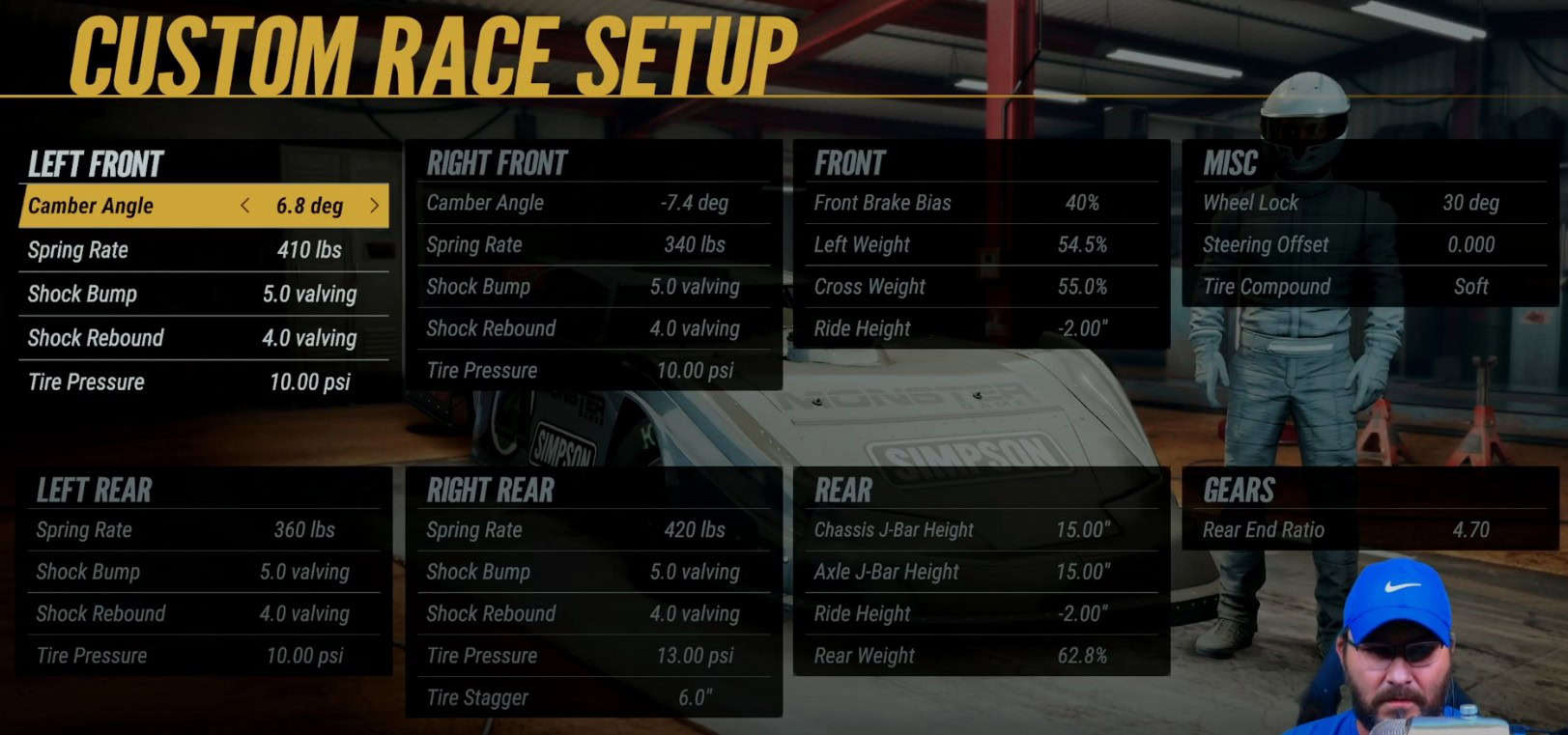The image size is (1568, 735).
Task: Select the Steering Offset row
Action: [x=1368, y=245]
